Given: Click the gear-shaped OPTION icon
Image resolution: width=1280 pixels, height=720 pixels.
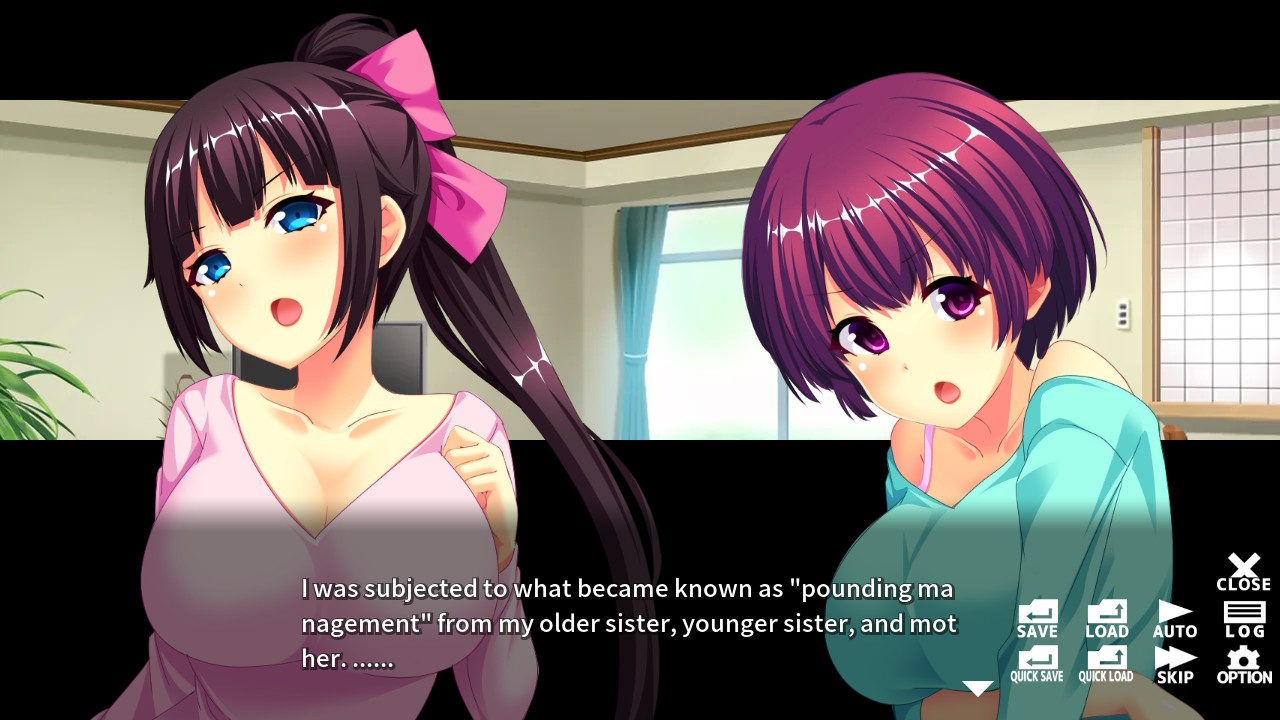Looking at the screenshot, I should point(1244,658).
